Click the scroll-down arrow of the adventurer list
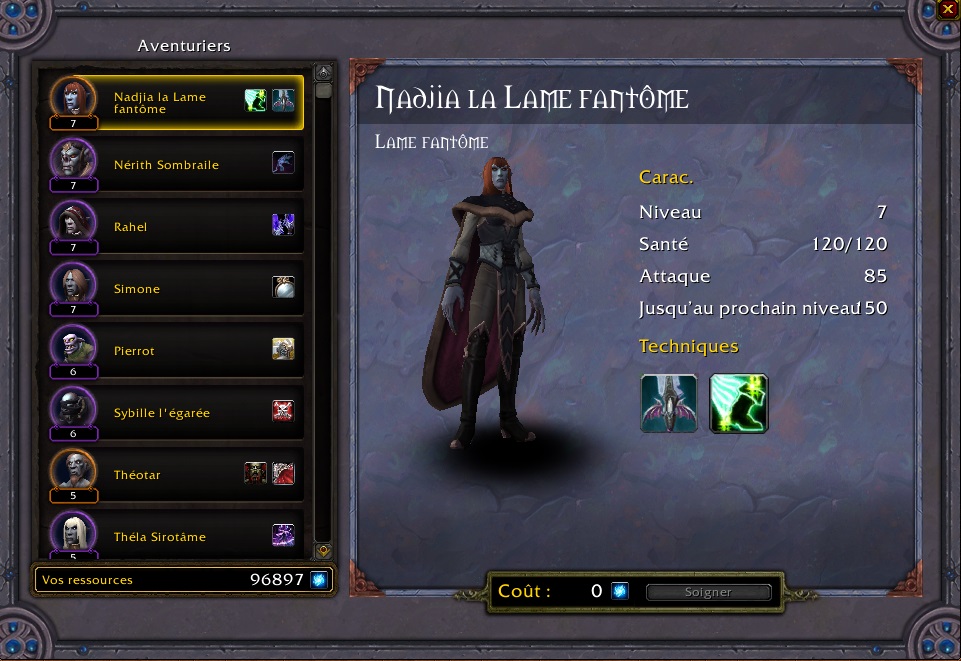Screen dimensions: 961x661 [323, 551]
